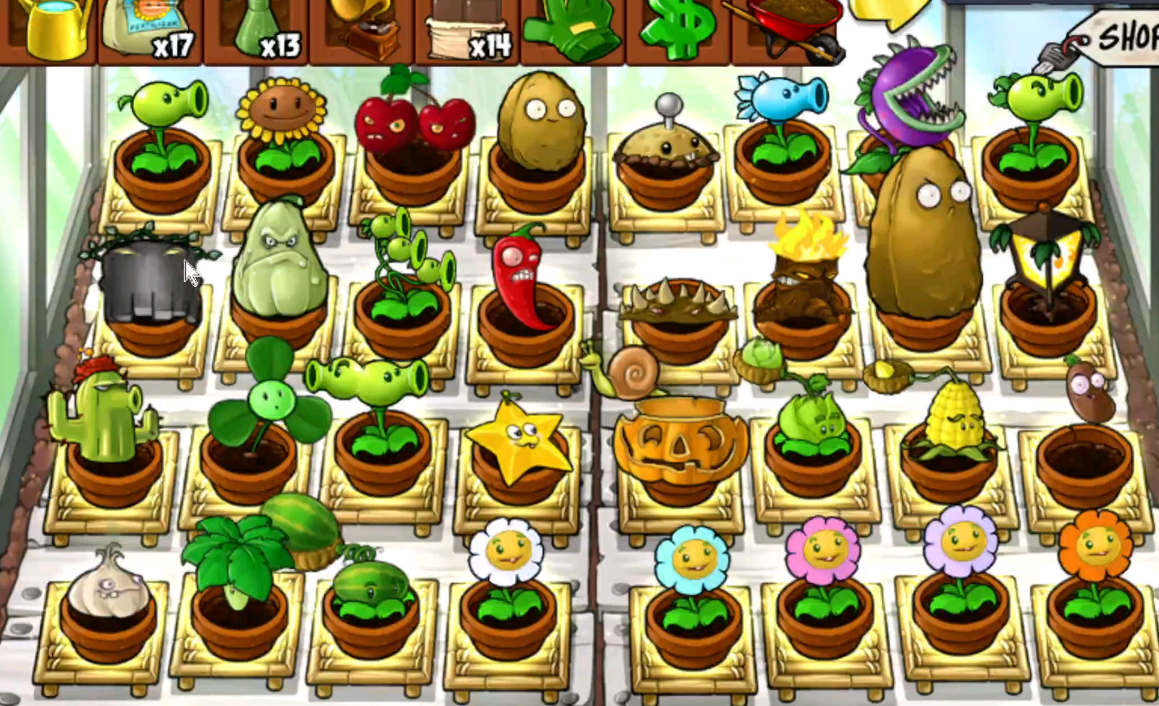Select the phonograph tool
The width and height of the screenshot is (1159, 706).
360,30
